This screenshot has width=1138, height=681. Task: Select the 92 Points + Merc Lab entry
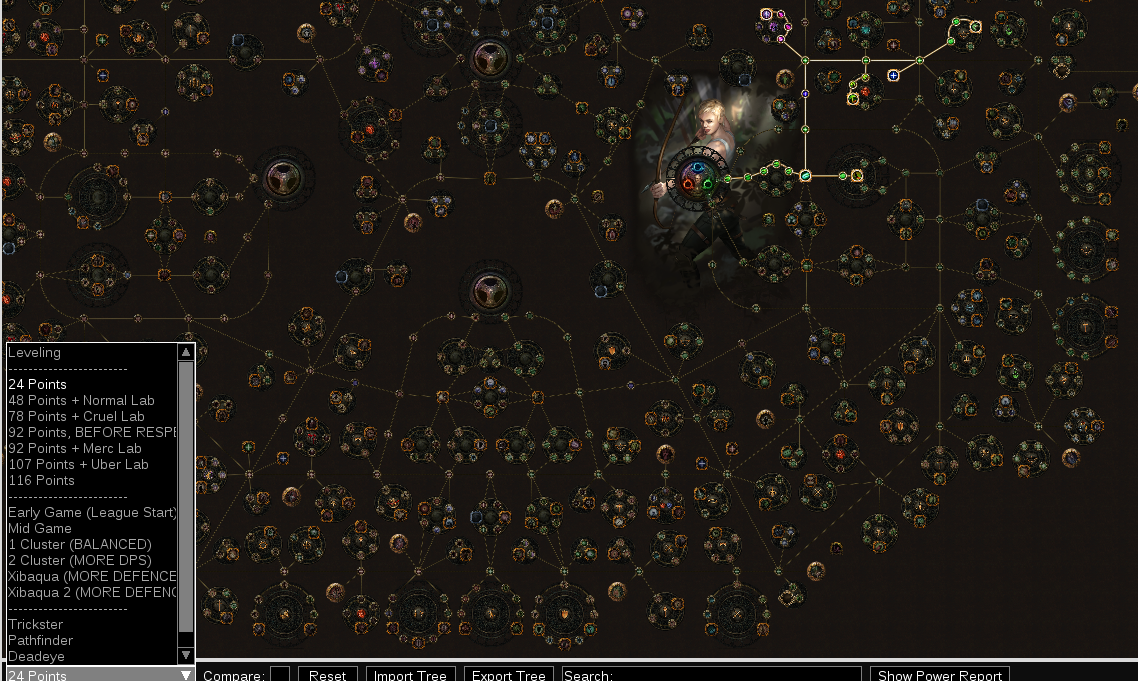pos(75,448)
